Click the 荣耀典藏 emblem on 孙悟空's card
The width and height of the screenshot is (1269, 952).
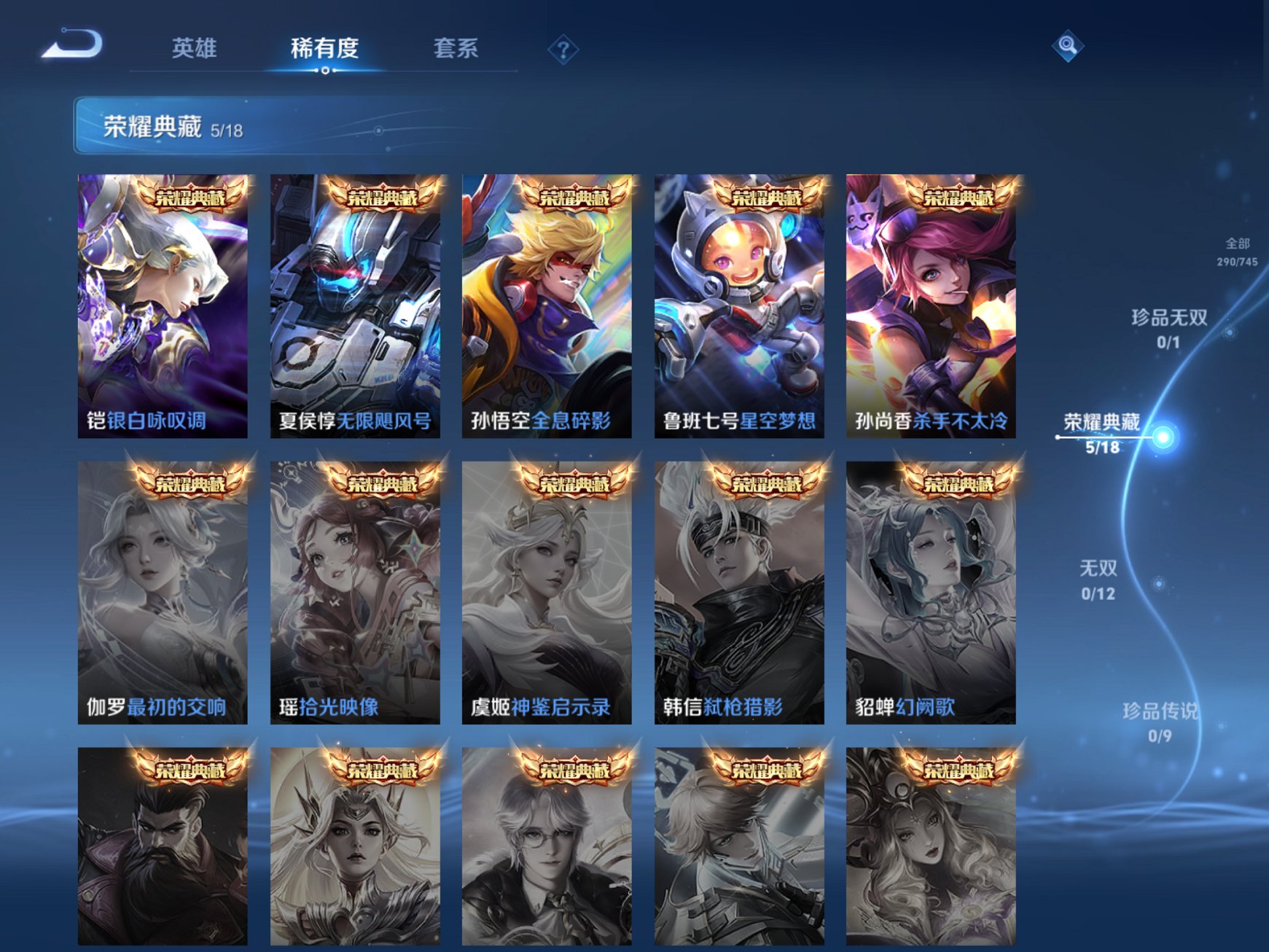click(577, 195)
